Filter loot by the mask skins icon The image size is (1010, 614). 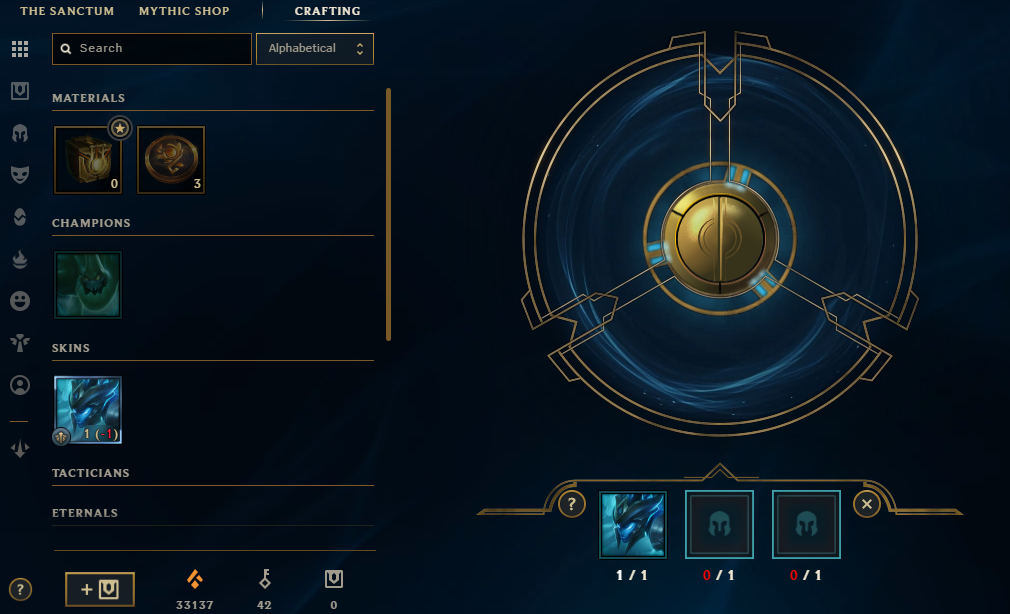point(19,174)
